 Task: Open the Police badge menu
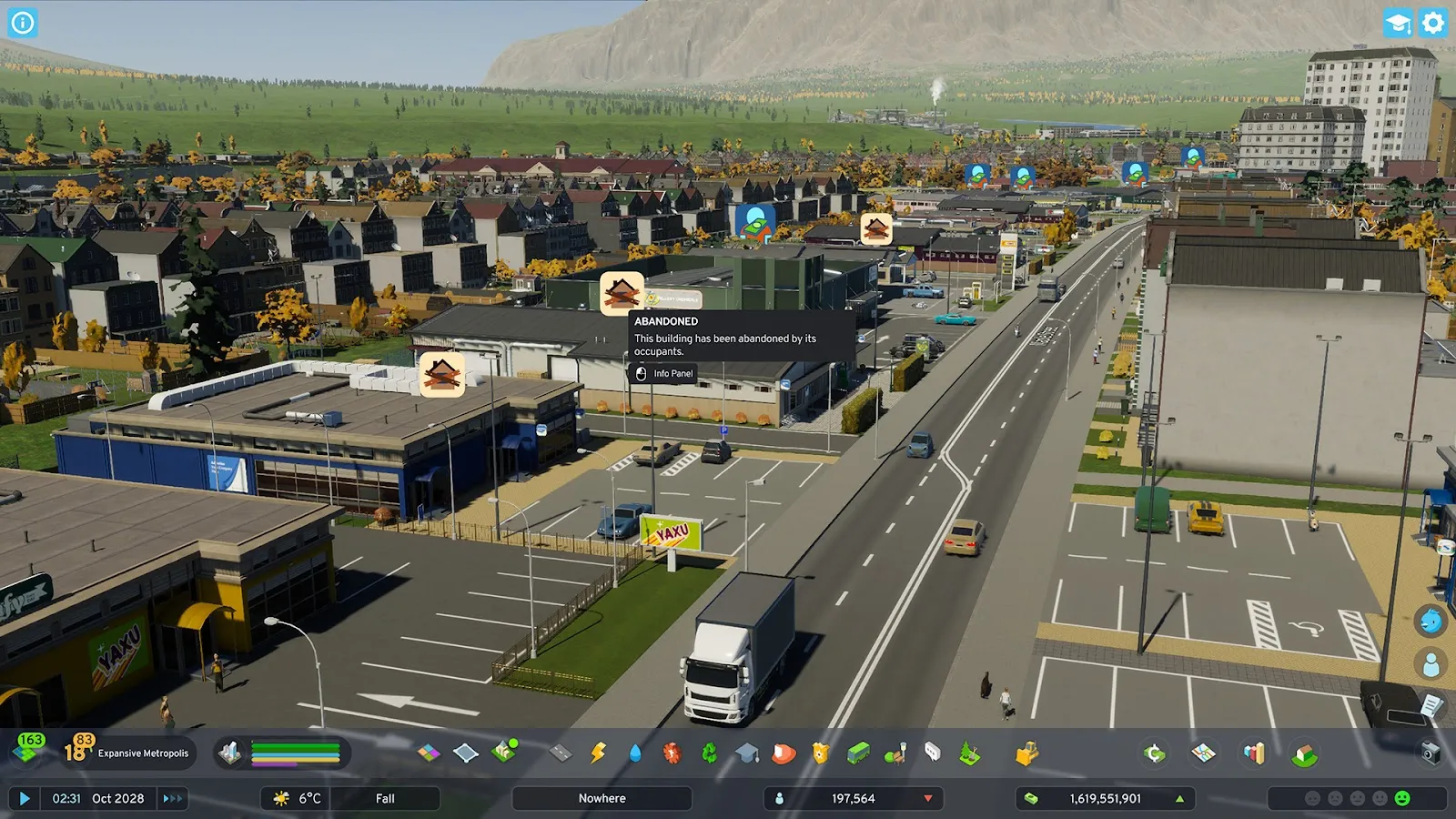(x=821, y=753)
